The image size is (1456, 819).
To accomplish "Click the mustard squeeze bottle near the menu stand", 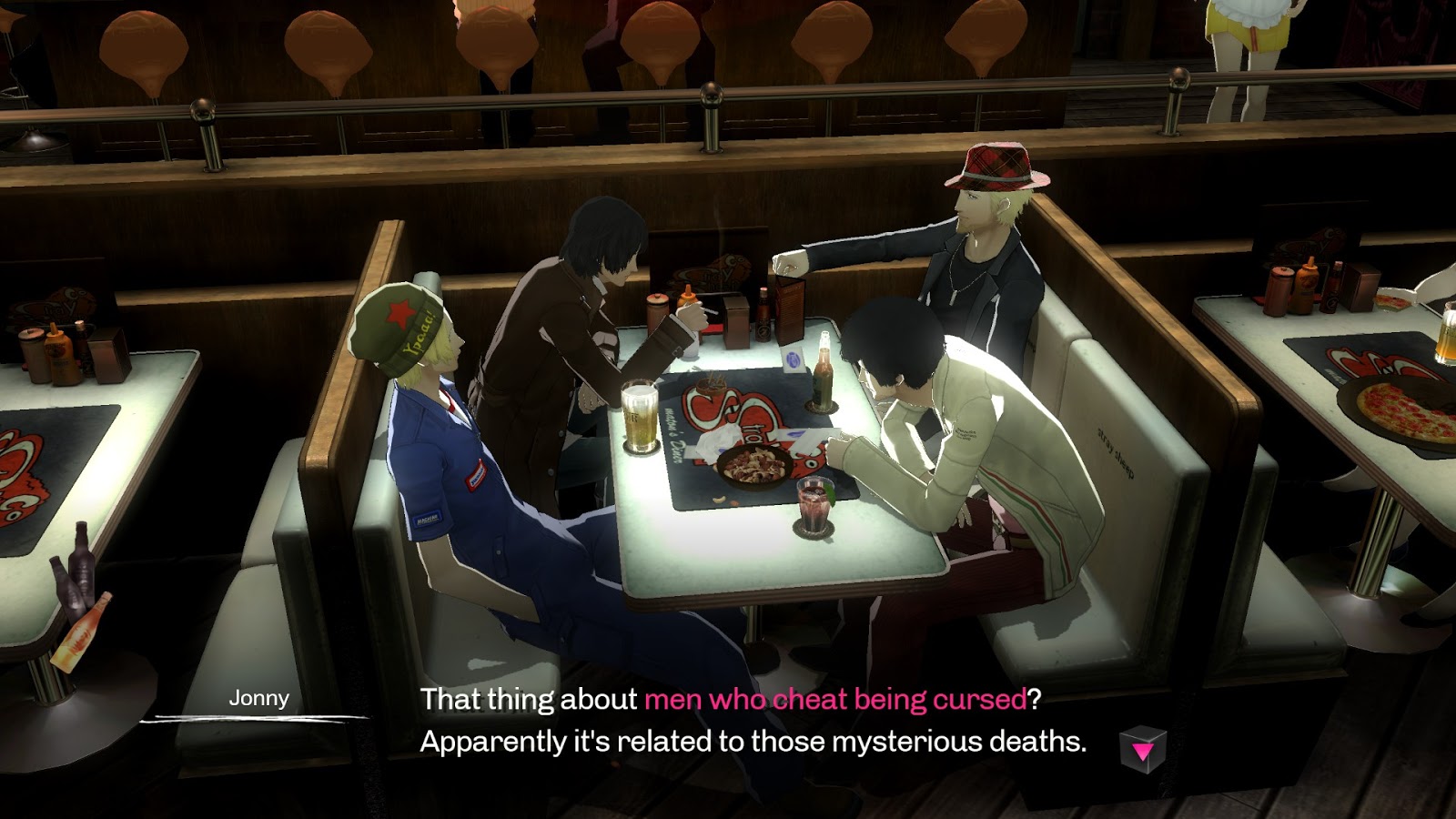I will (686, 296).
